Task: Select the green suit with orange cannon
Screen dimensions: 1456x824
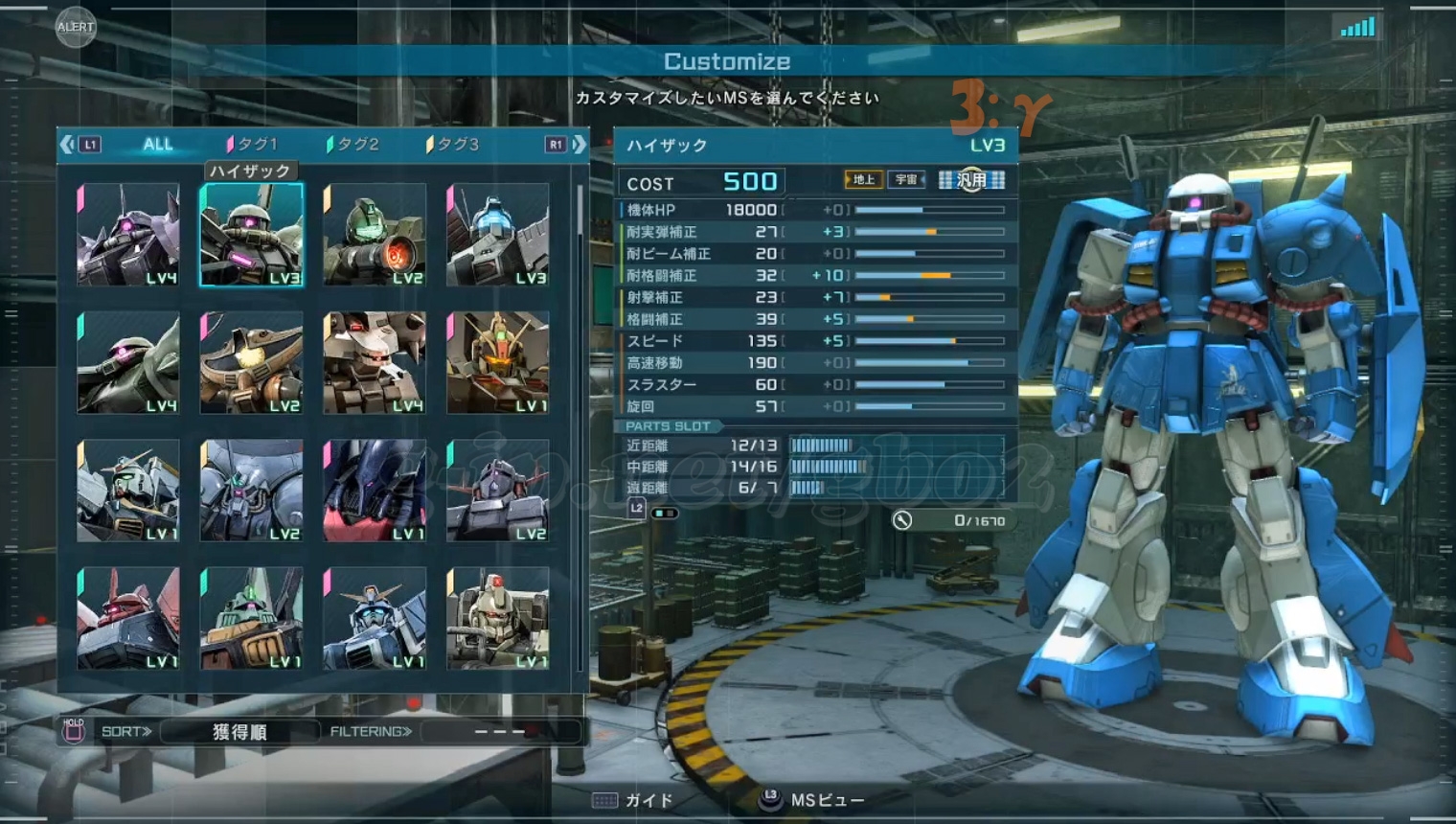Action: (x=375, y=235)
